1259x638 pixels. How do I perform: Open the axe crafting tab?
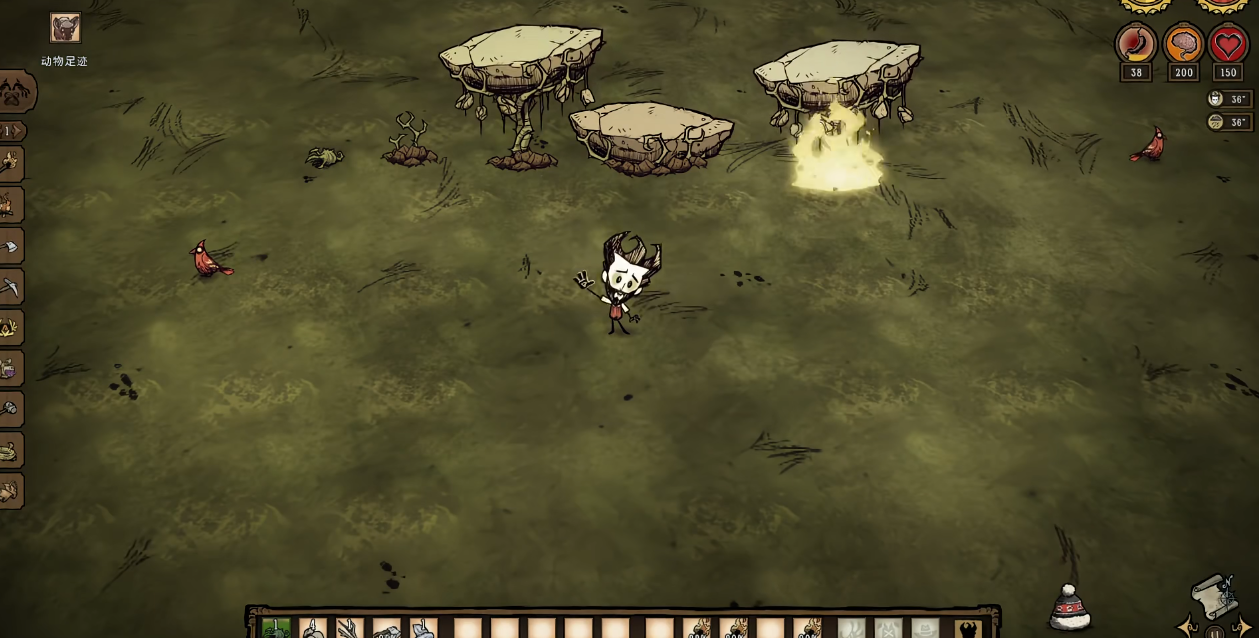tap(9, 245)
